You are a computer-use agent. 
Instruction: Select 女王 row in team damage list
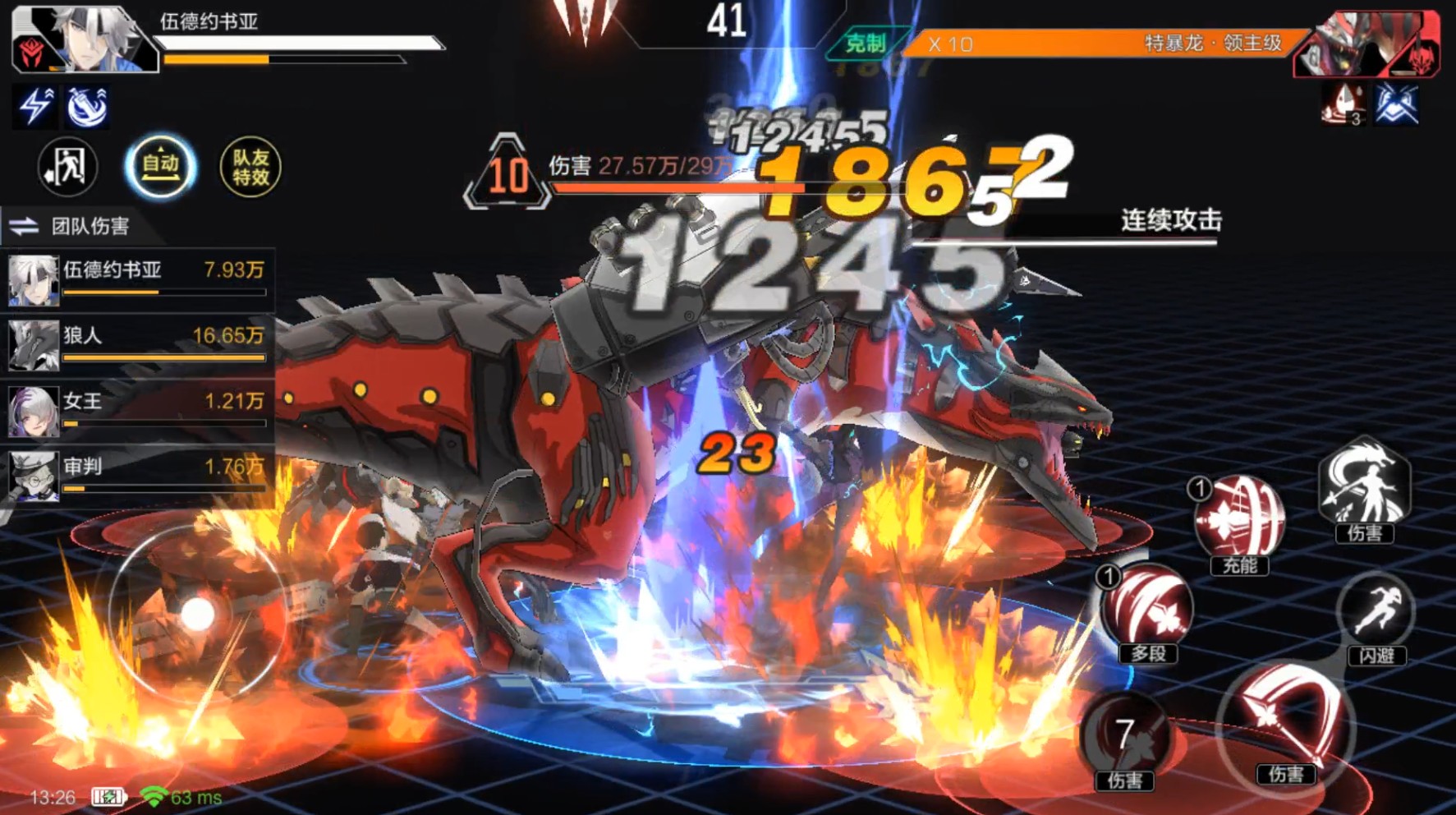[137, 410]
